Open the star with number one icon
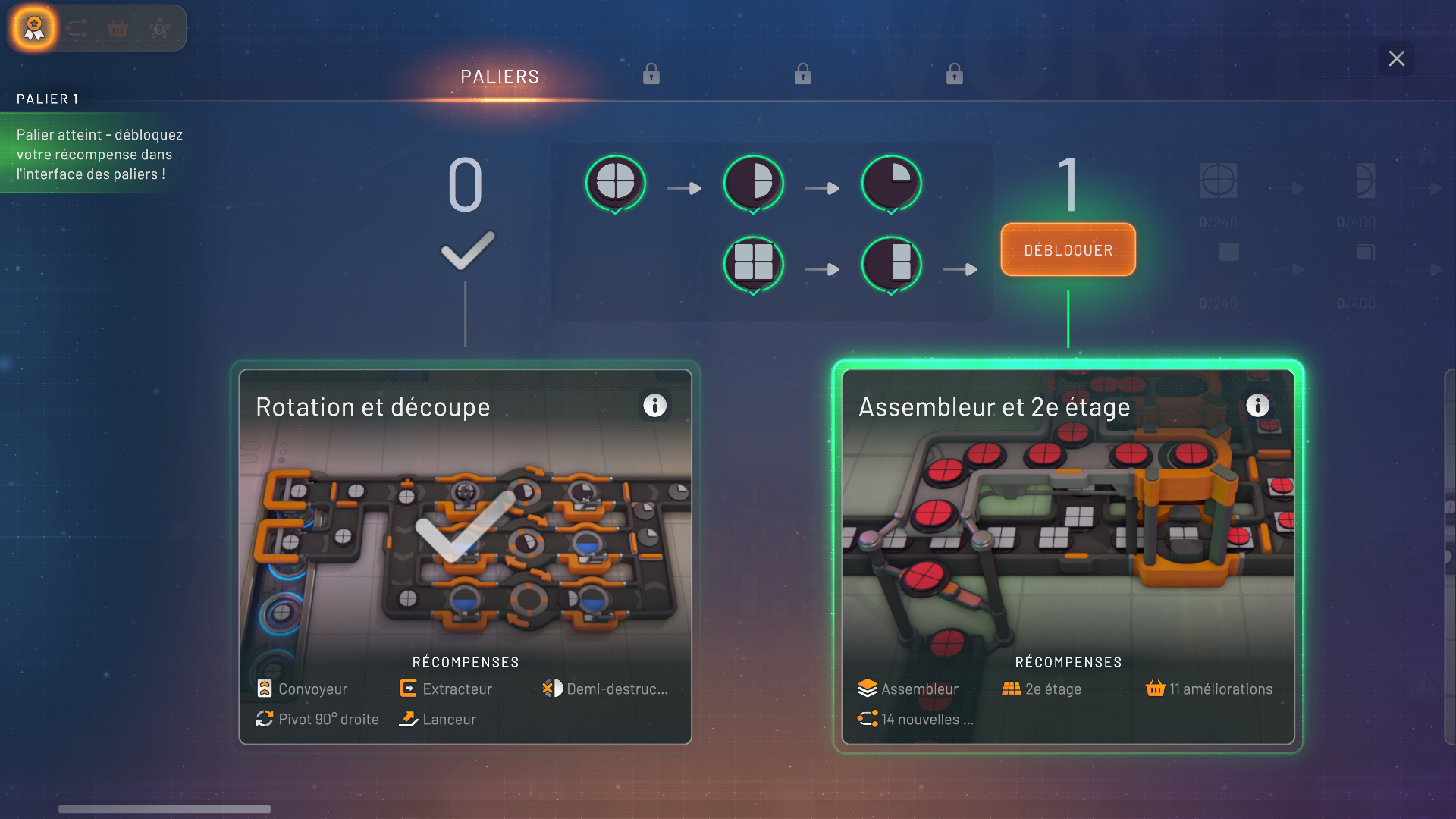The height and width of the screenshot is (819, 1456). click(x=159, y=29)
